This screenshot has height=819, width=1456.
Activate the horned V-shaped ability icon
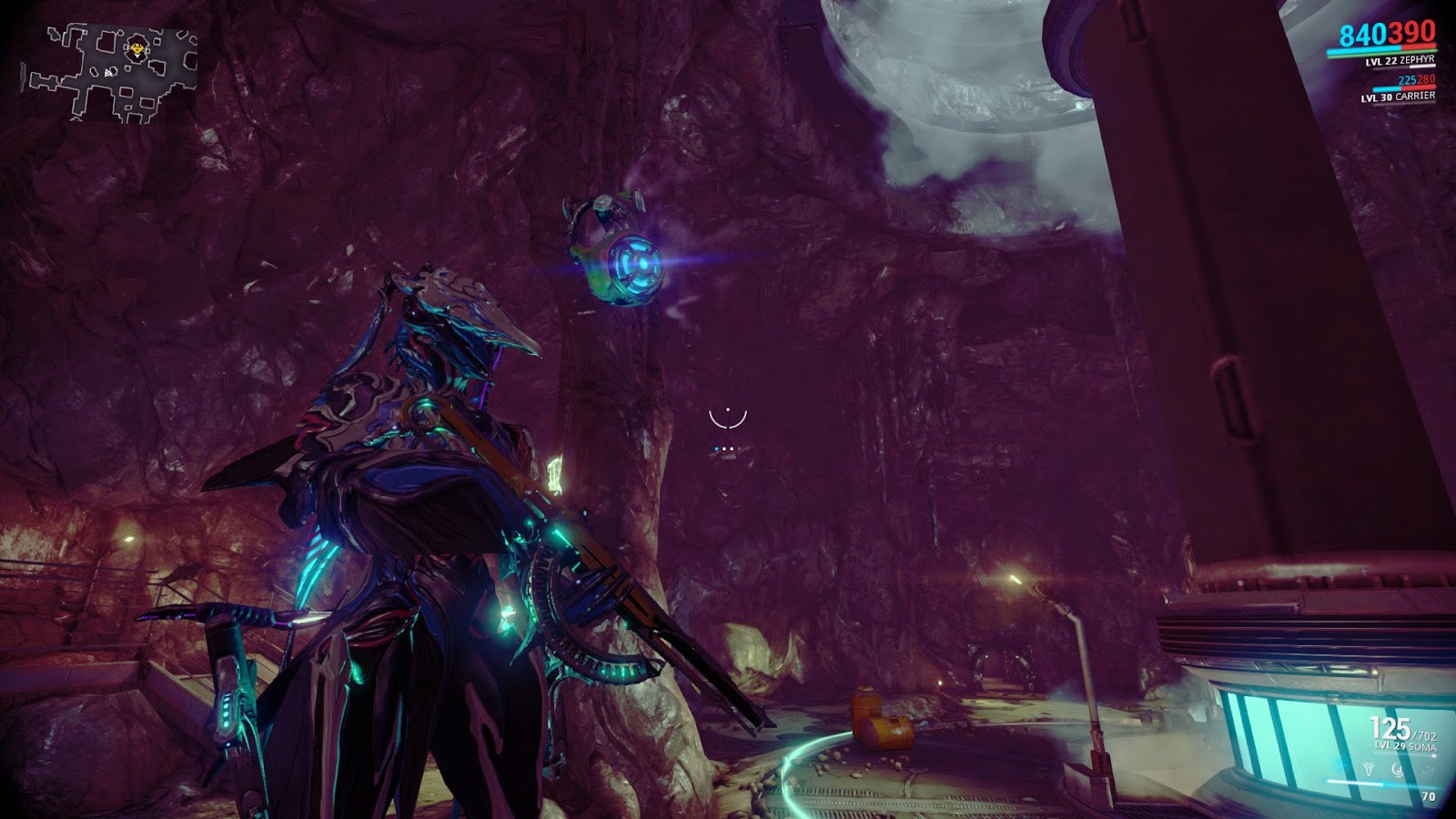tap(1369, 769)
